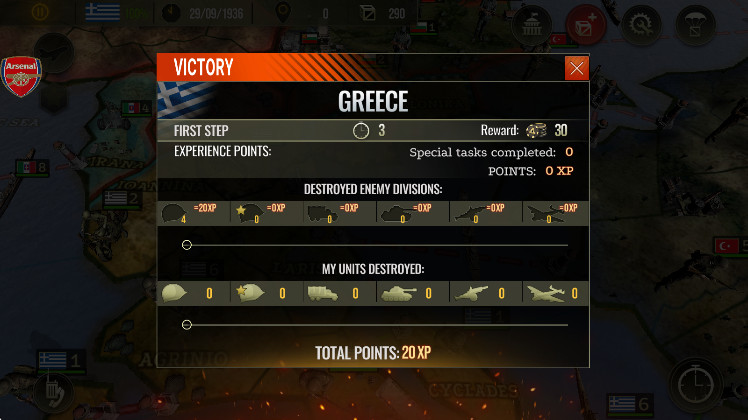Close the Victory results window
The height and width of the screenshot is (420, 748).
point(576,68)
